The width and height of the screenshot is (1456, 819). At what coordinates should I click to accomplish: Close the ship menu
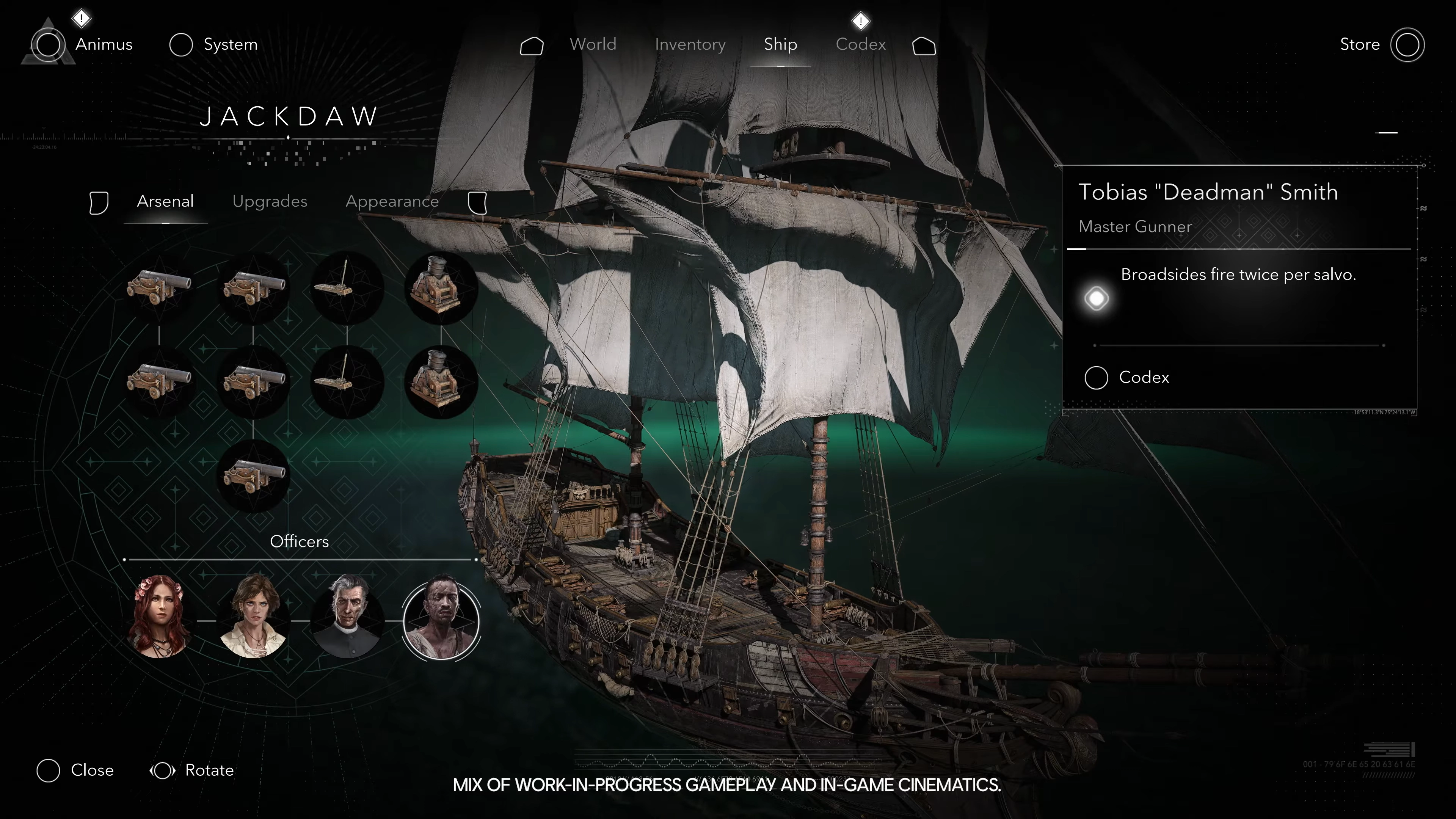(91, 770)
